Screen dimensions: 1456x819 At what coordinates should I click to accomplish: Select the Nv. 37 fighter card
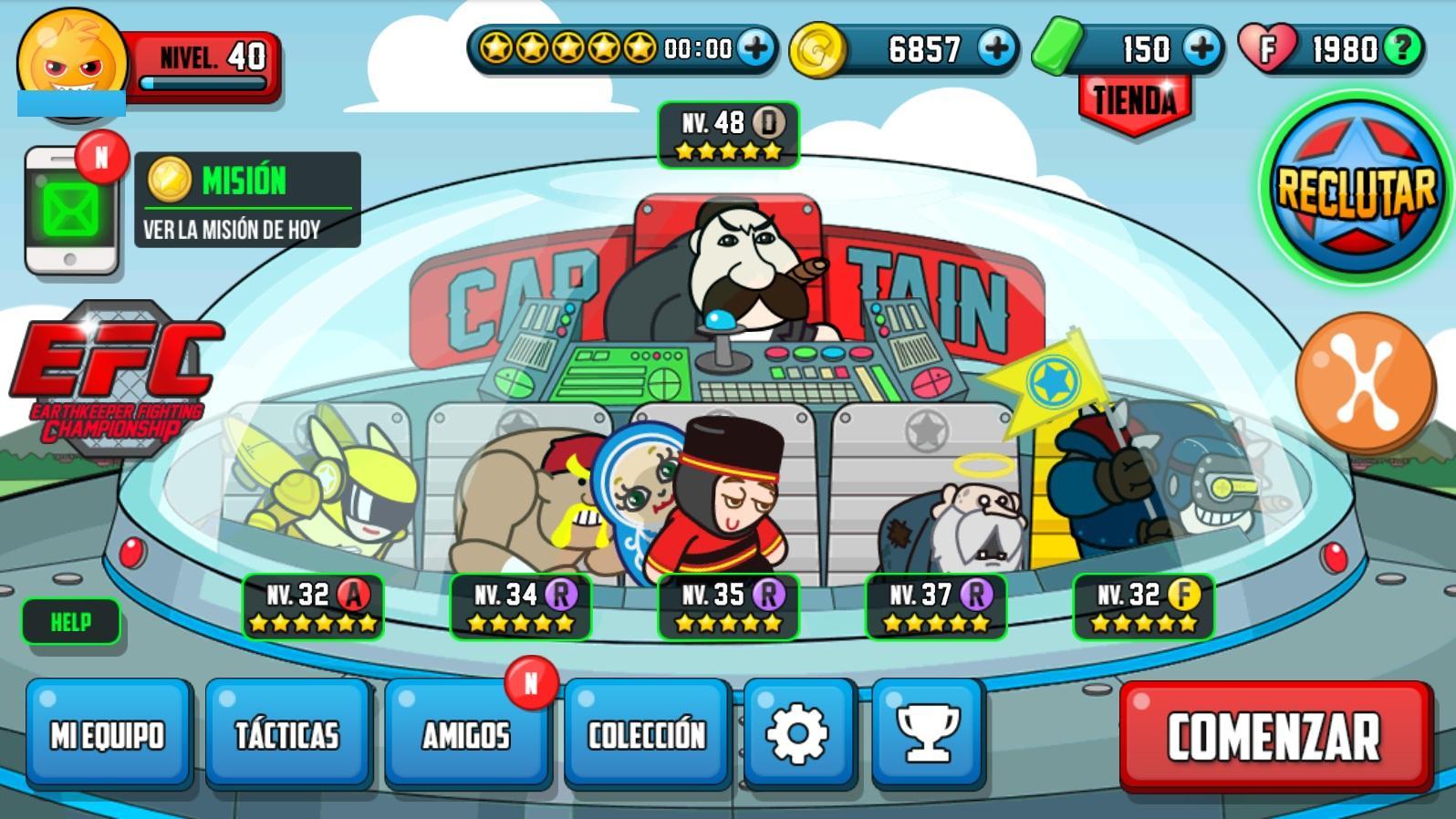[x=936, y=606]
